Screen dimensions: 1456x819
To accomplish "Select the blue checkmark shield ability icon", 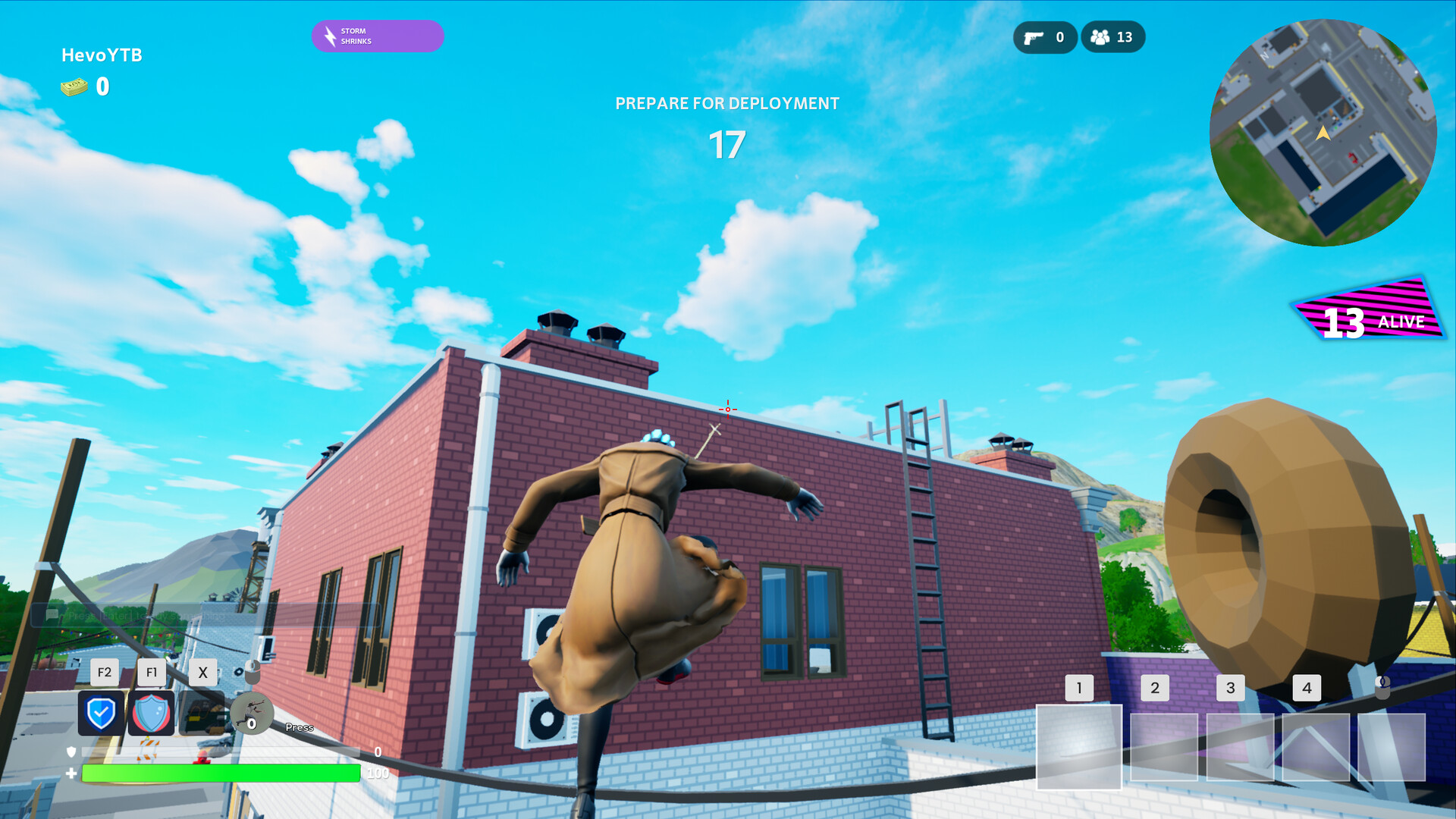I will tap(102, 714).
